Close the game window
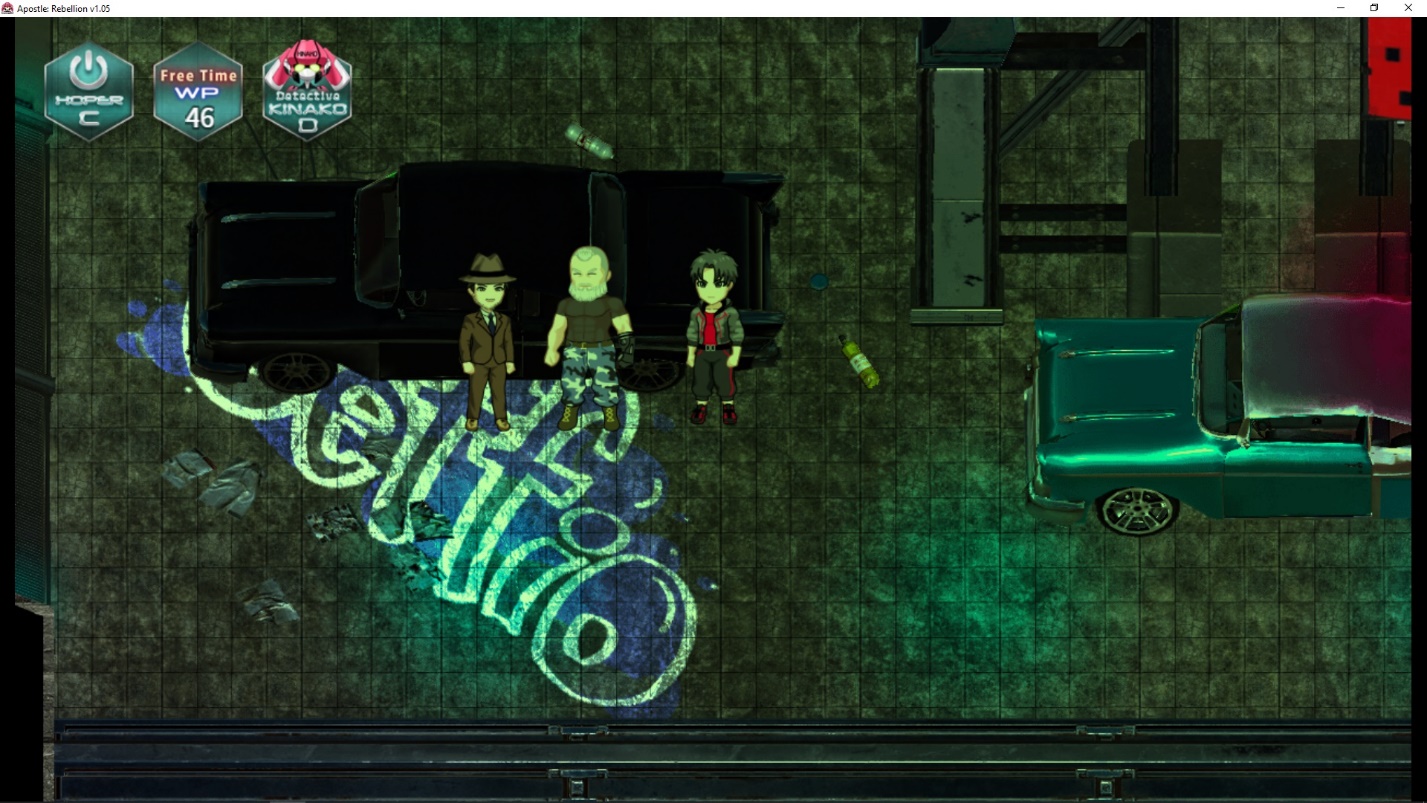Screen dimensions: 1427x803 point(1407,8)
